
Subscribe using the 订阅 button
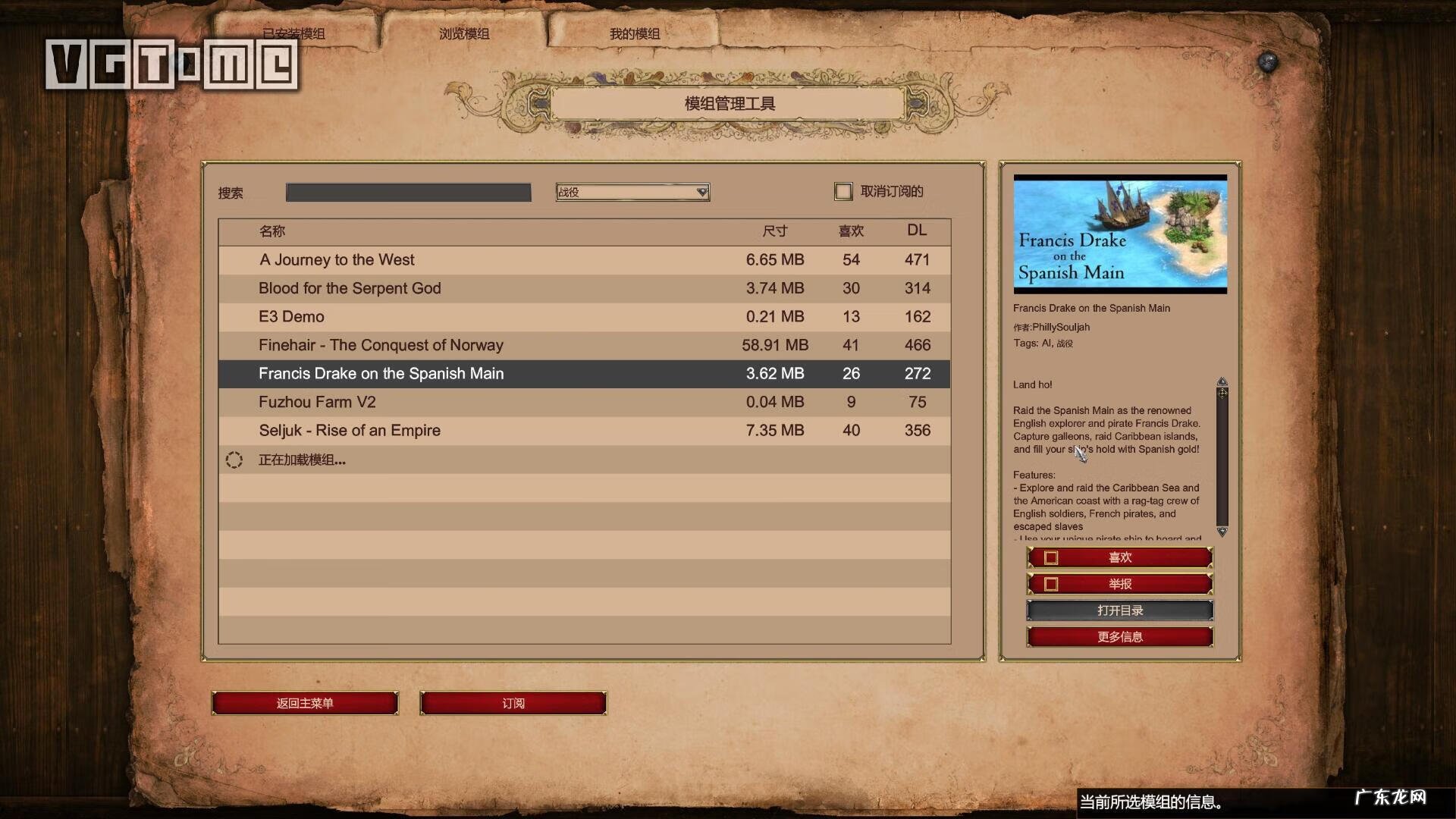point(513,703)
